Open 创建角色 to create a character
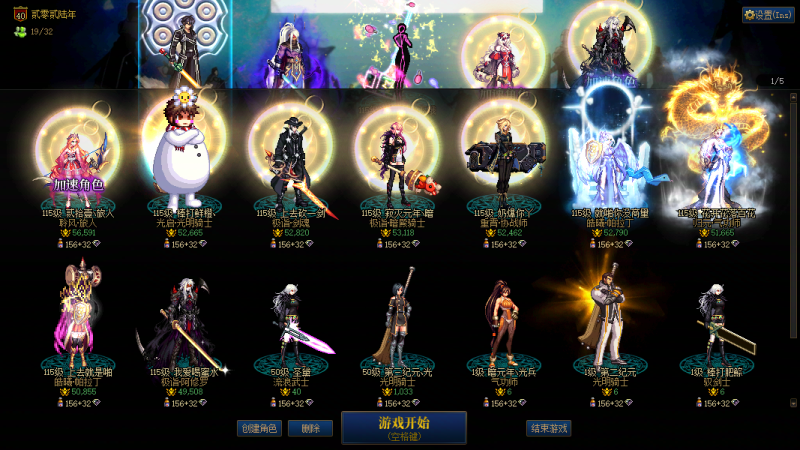This screenshot has width=800, height=450. pyautogui.click(x=259, y=428)
